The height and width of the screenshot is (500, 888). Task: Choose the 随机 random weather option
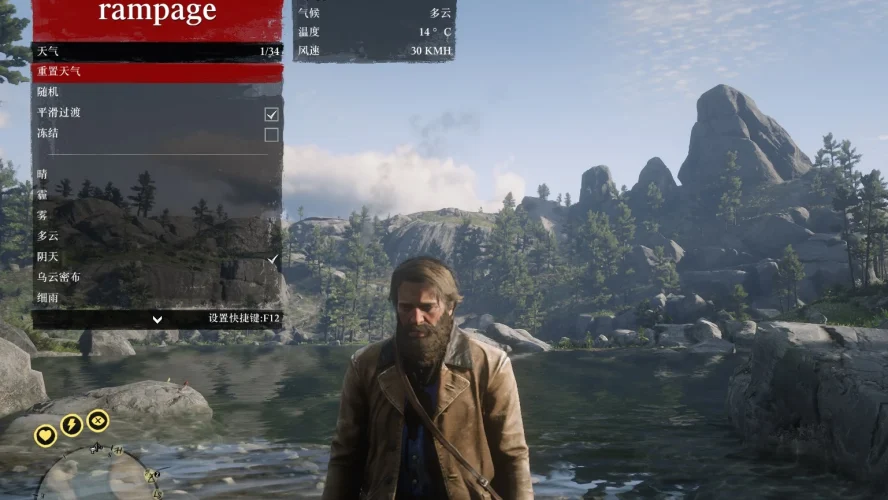(x=157, y=92)
